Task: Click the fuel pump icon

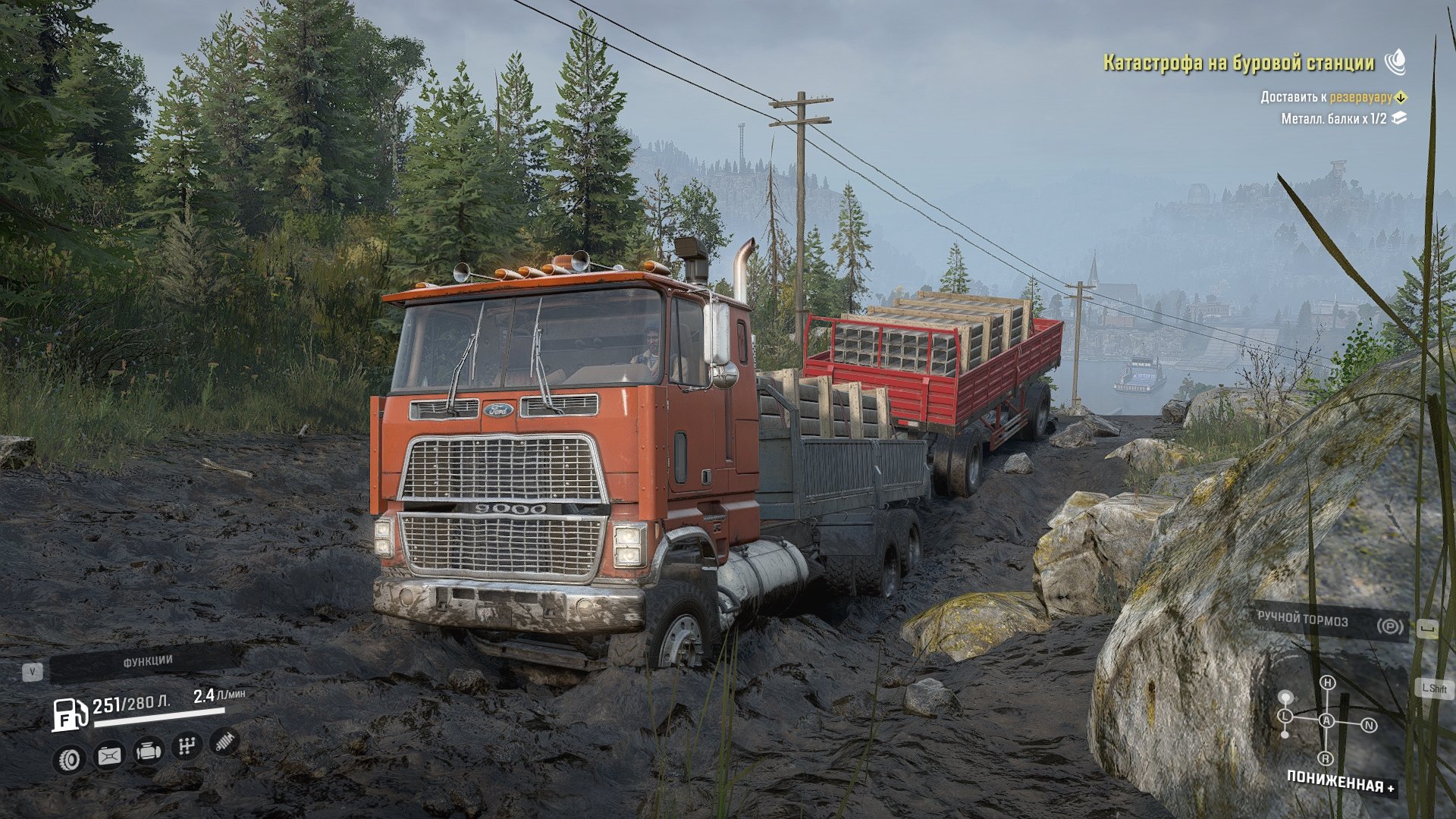Action: coord(70,713)
